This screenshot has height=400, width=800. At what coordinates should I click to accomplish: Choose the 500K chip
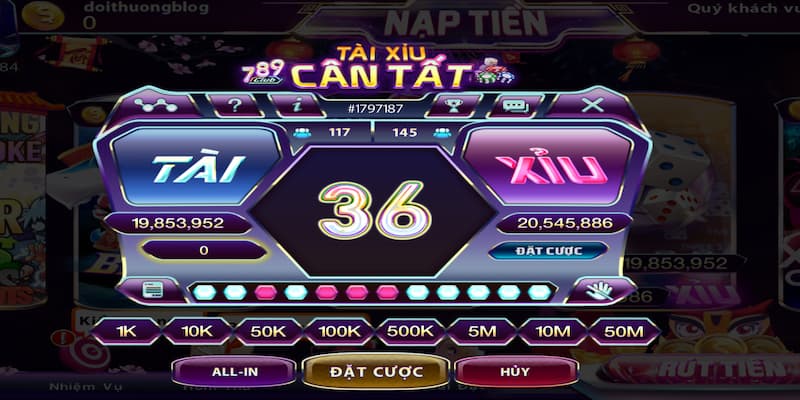(x=410, y=331)
